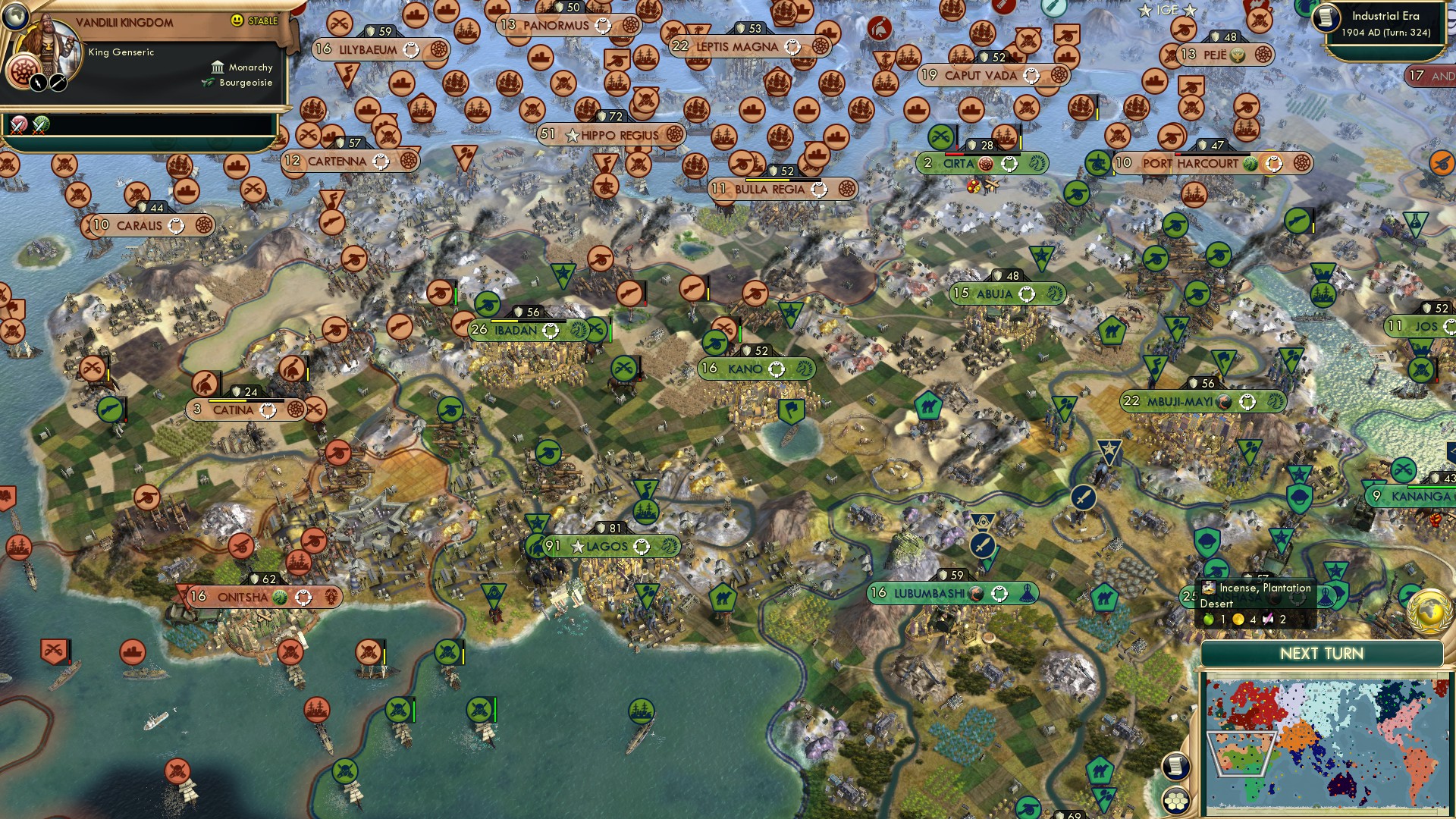
Task: Click the yellow health bar beside Cirta
Action: [x=1021, y=143]
